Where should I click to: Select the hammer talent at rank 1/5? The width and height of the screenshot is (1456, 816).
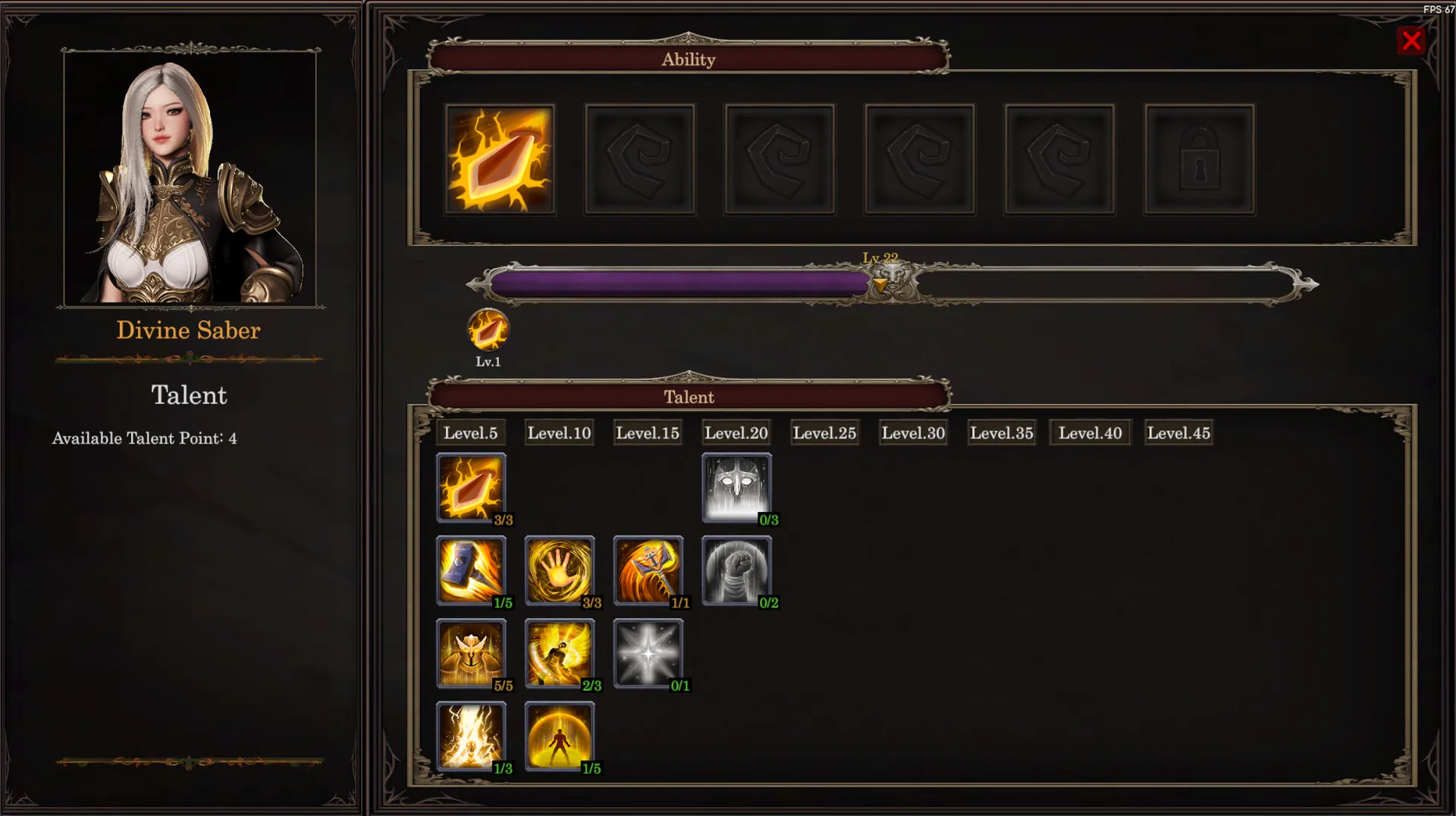tap(471, 570)
